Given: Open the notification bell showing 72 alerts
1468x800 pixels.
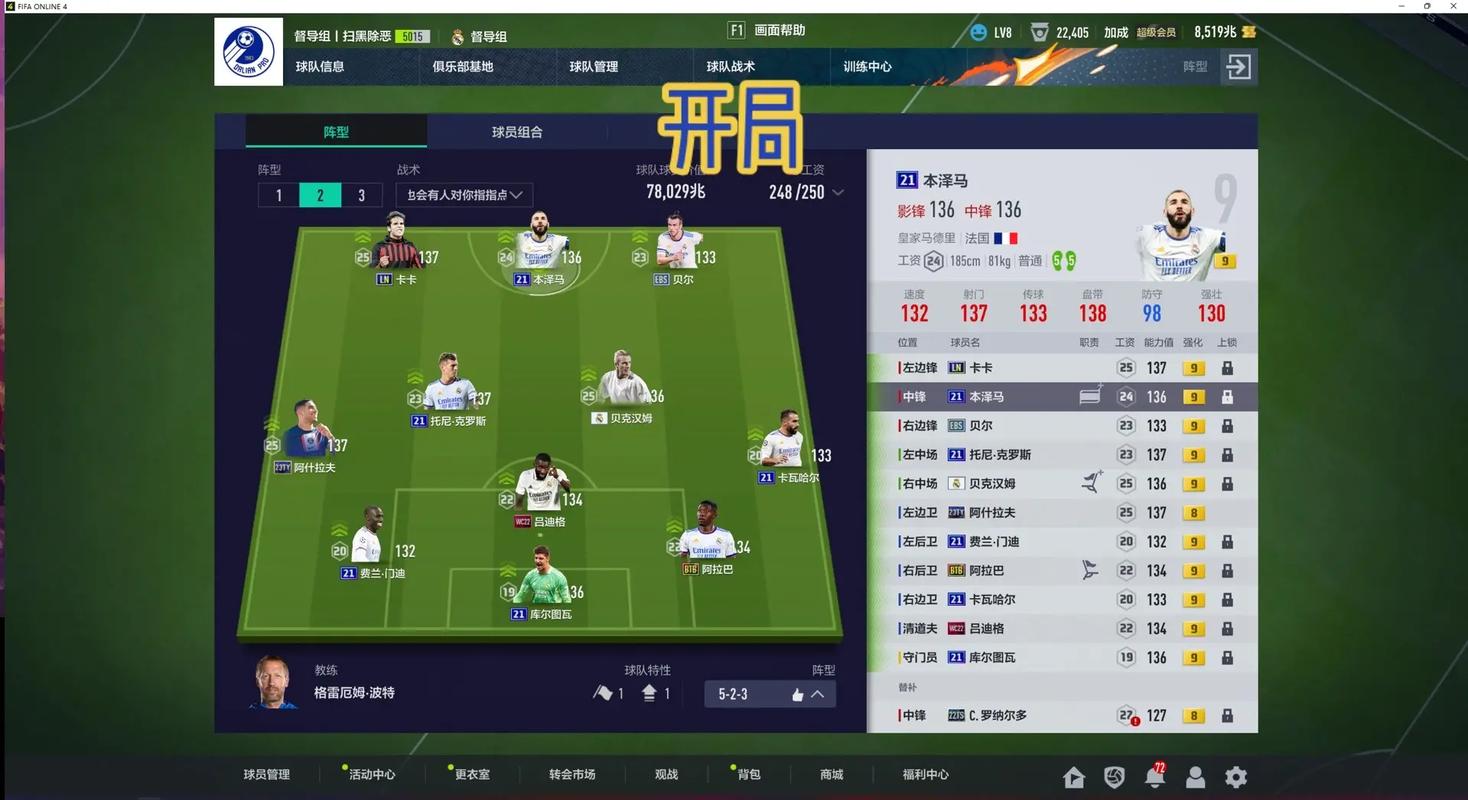Looking at the screenshot, I should point(1156,777).
